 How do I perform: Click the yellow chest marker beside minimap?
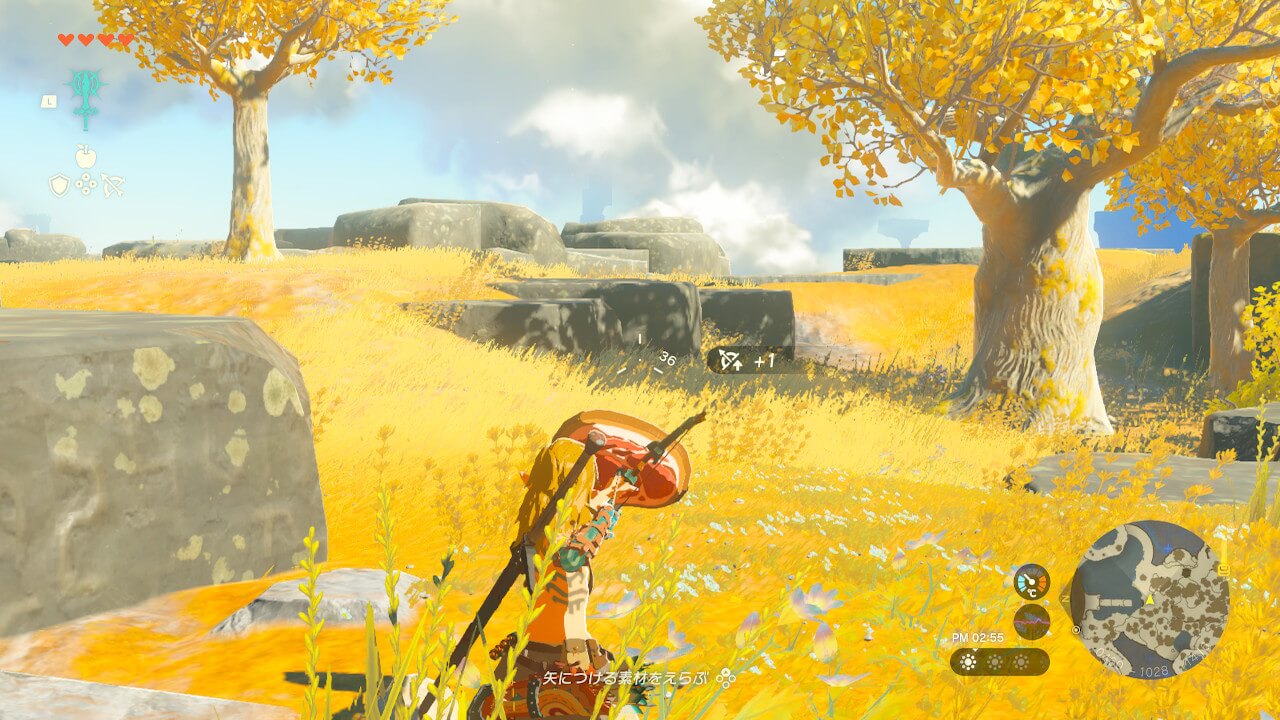coord(1222,569)
